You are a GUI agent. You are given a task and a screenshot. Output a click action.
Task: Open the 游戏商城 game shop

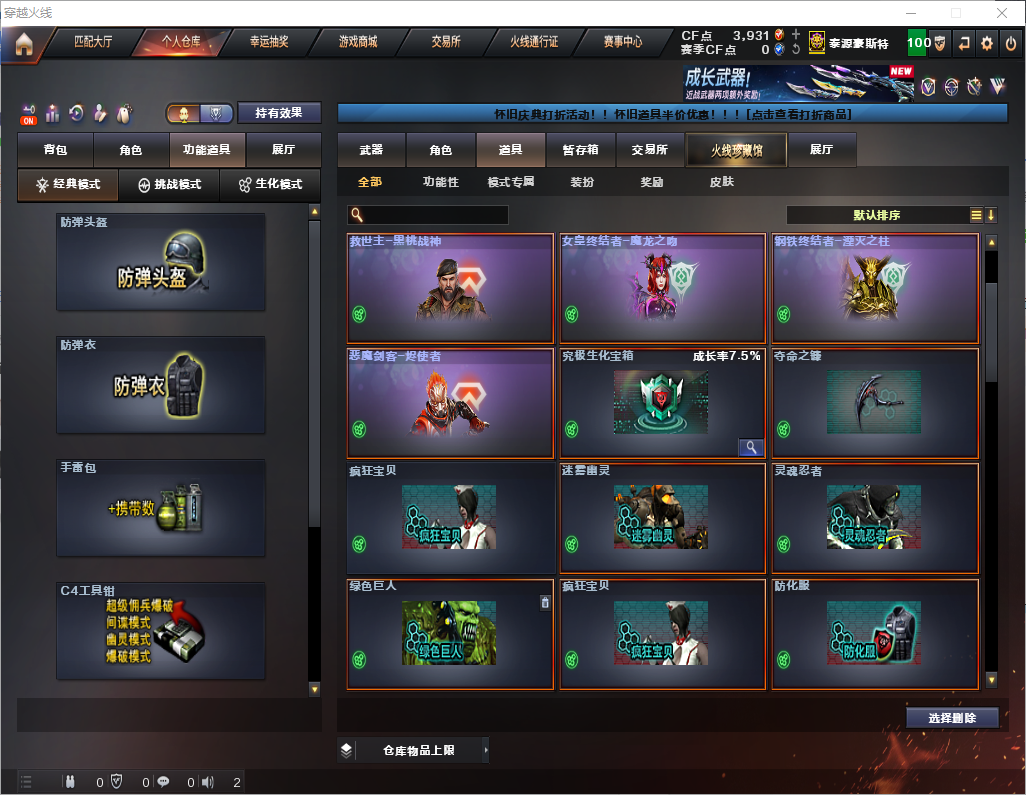pos(358,42)
